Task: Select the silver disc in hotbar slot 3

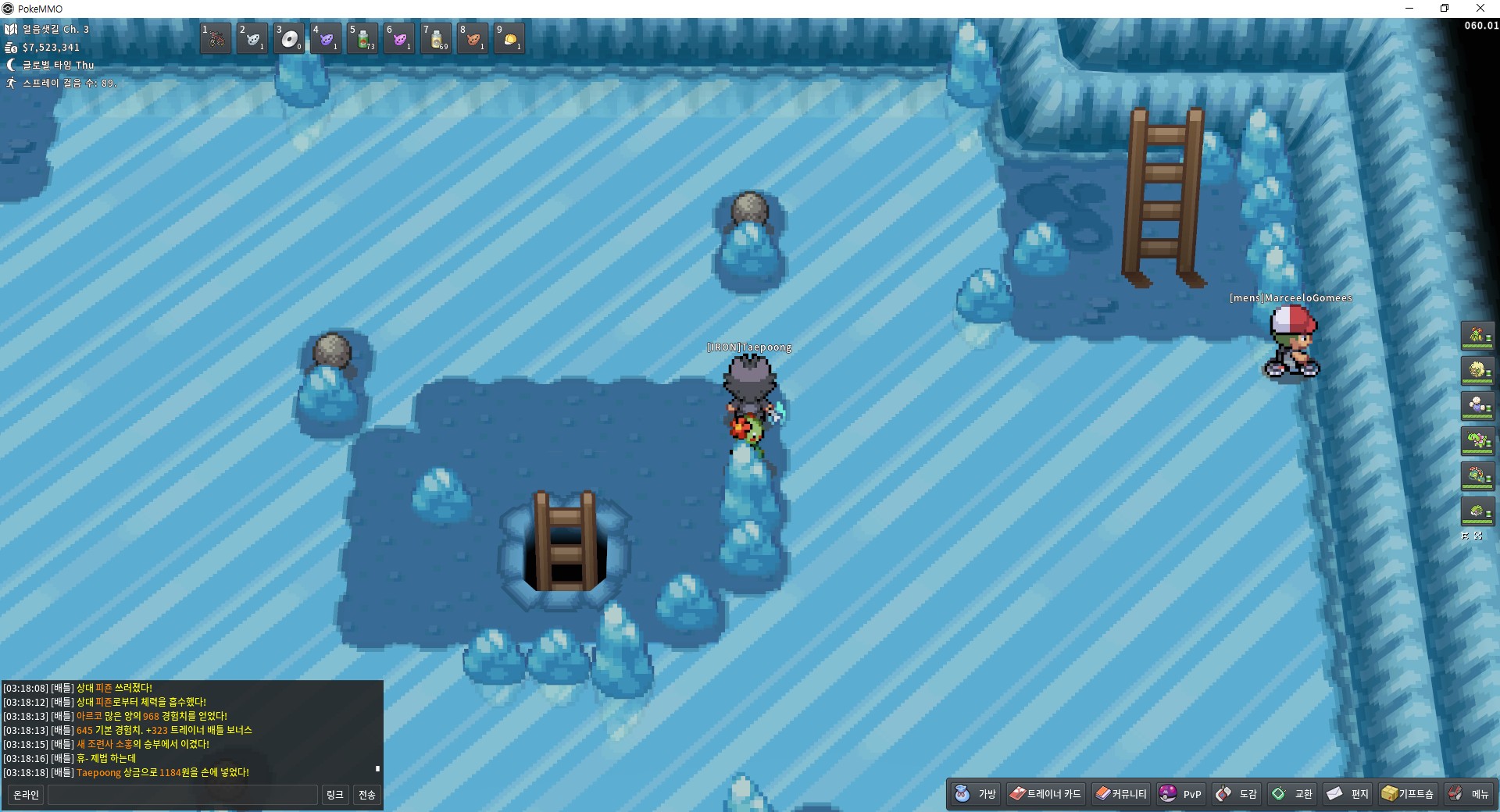Action: [289, 38]
